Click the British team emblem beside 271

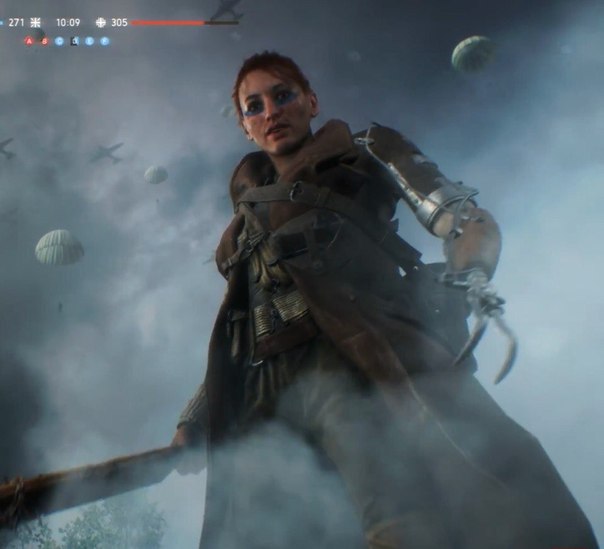point(36,22)
